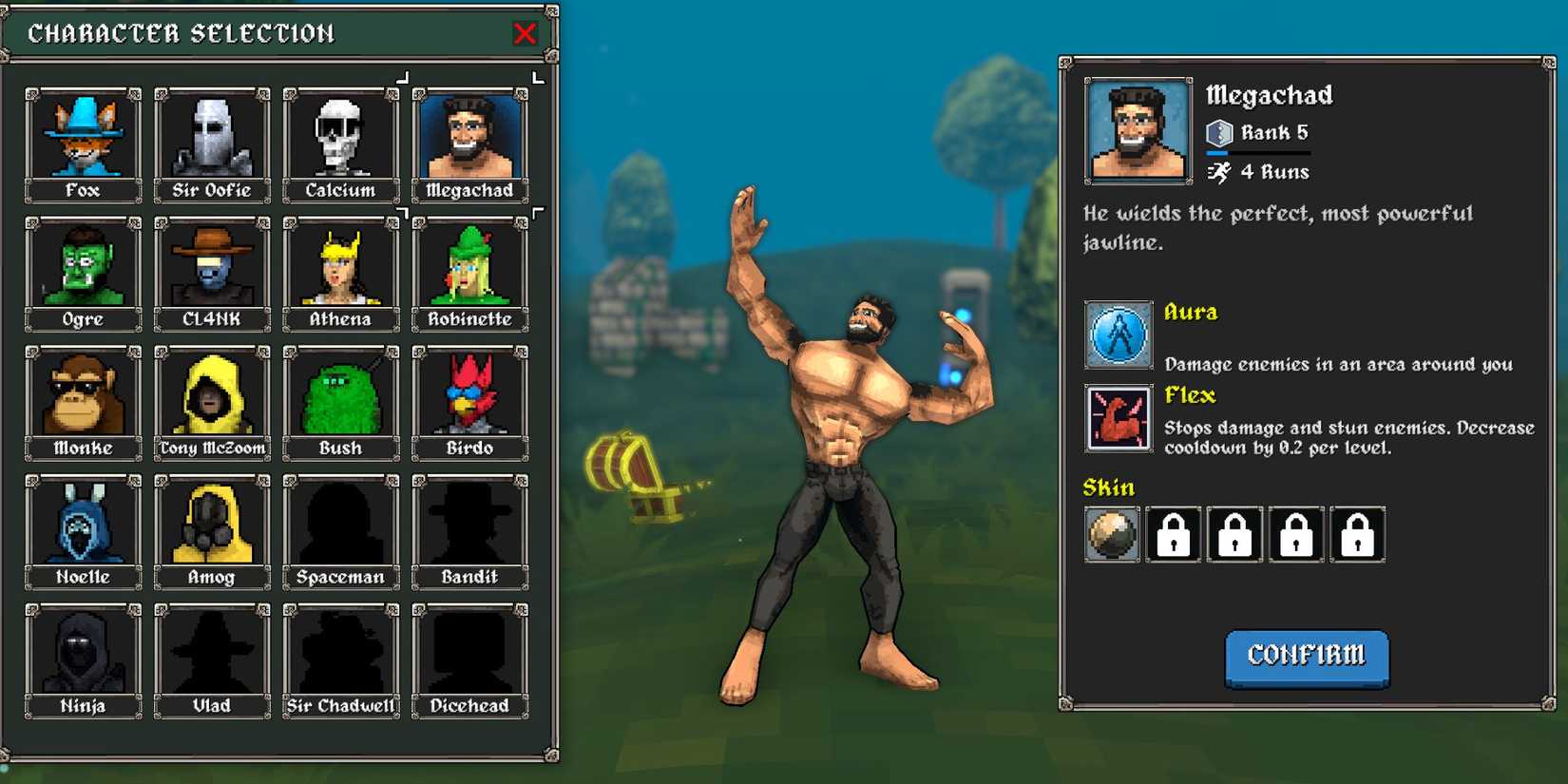Pick the Amog character
This screenshot has height=784, width=1568.
pos(212,525)
